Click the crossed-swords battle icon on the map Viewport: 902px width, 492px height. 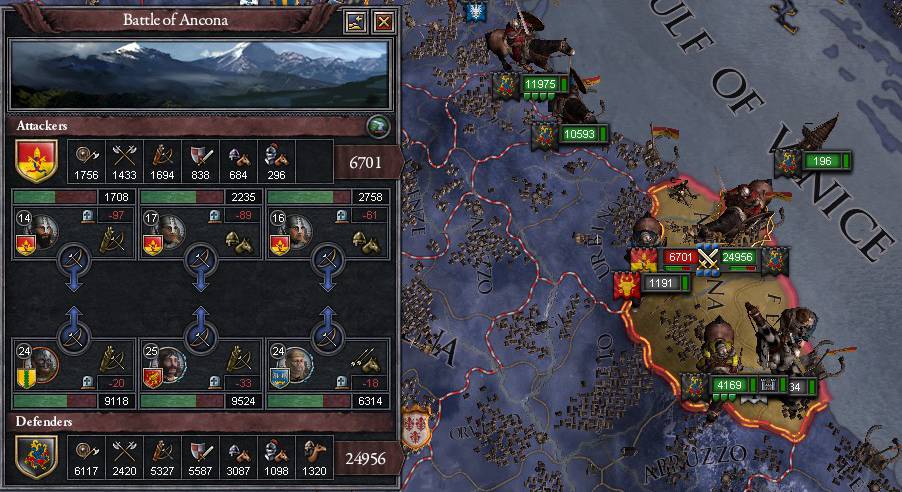click(708, 257)
